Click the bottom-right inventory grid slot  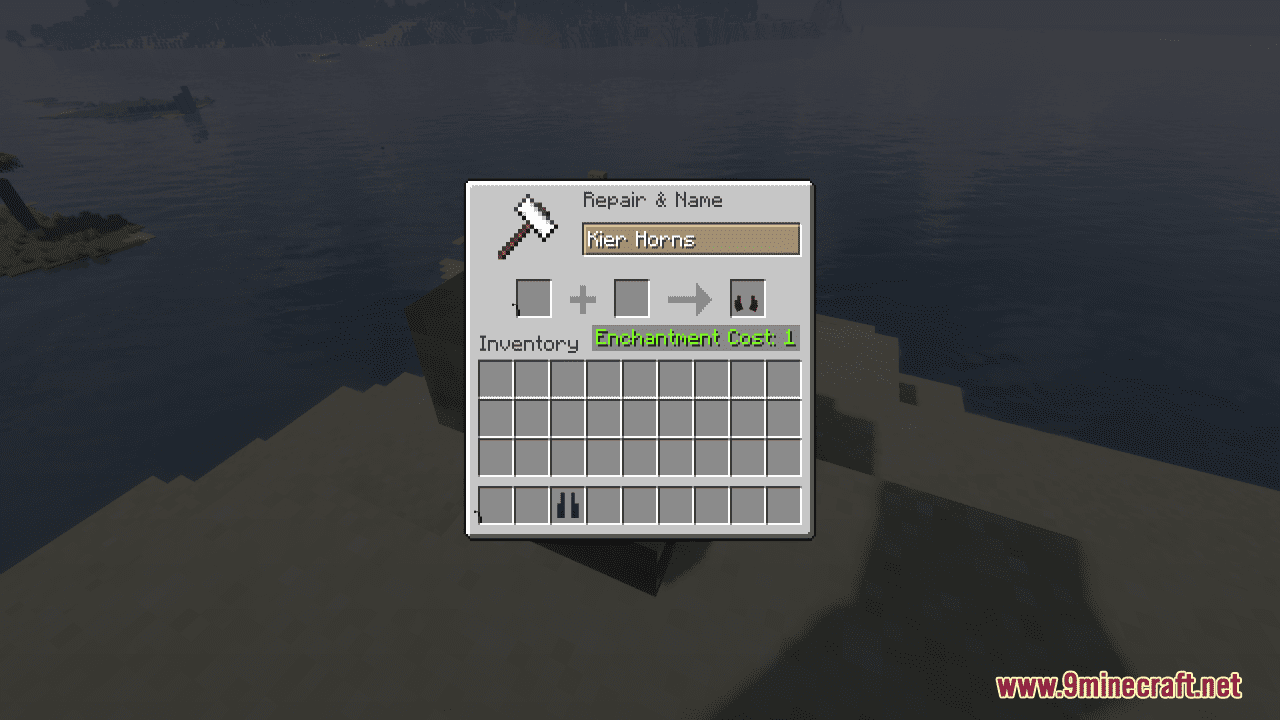tap(784, 458)
